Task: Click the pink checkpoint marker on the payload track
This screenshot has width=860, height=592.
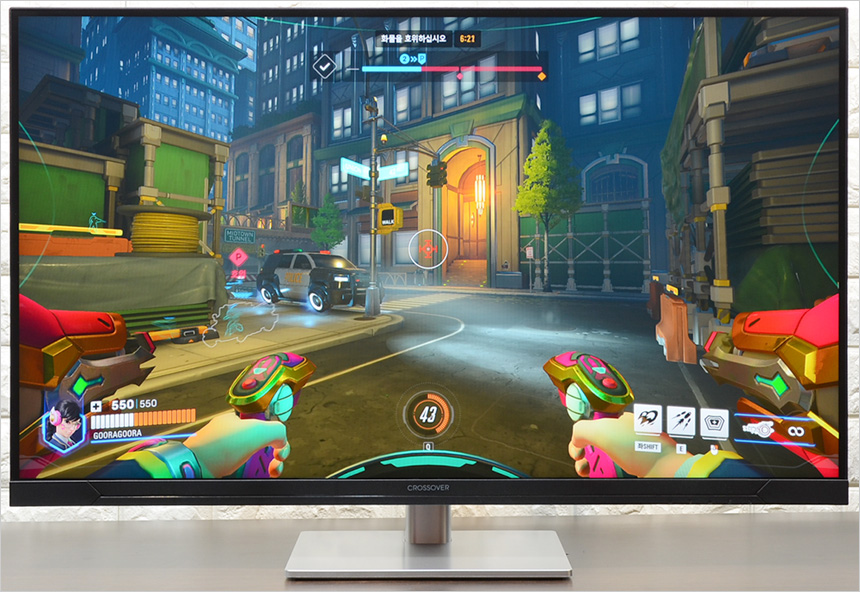Action: pos(459,74)
